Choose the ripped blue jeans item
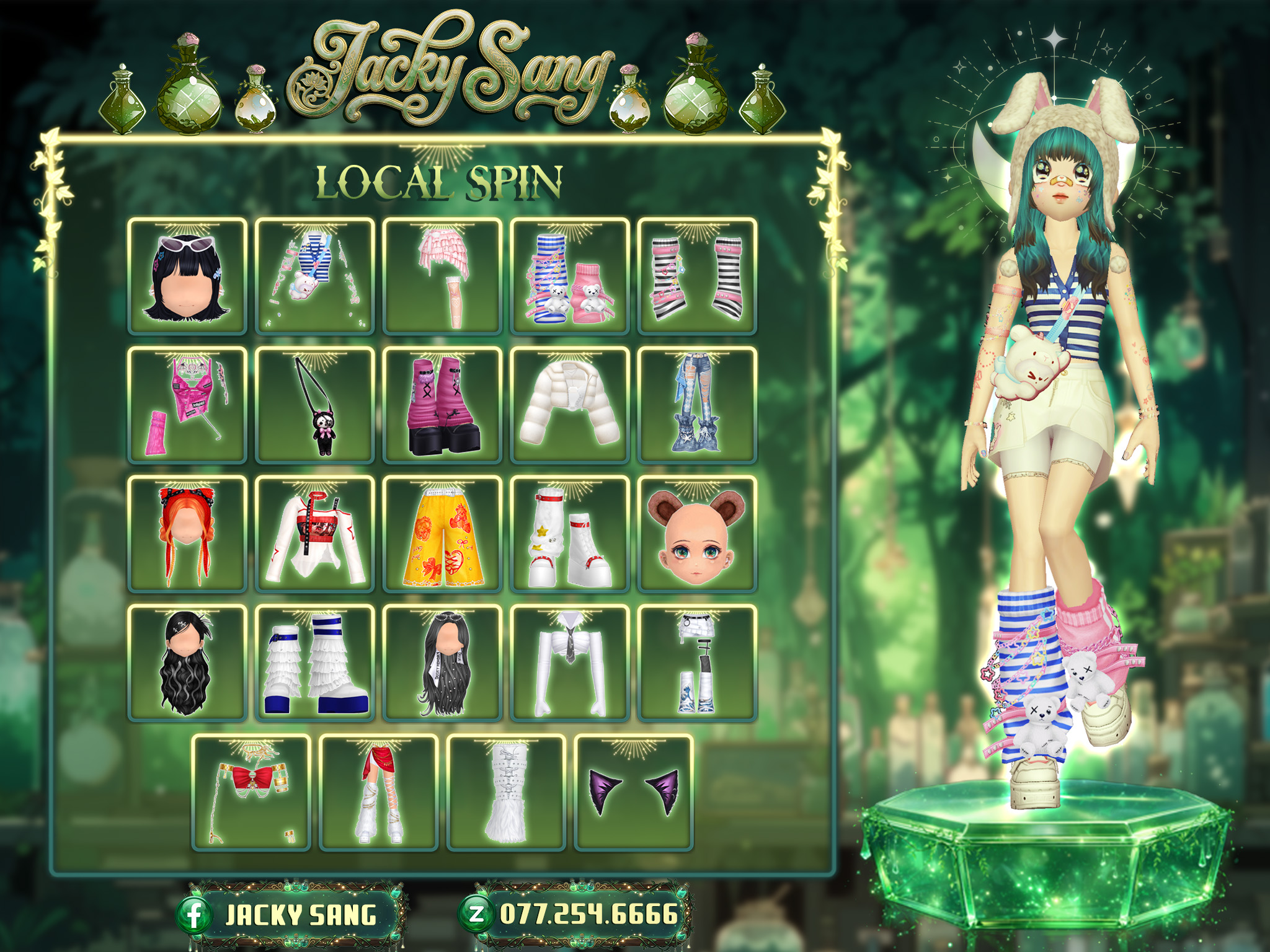The width and height of the screenshot is (1270, 952). pyautogui.click(x=697, y=405)
